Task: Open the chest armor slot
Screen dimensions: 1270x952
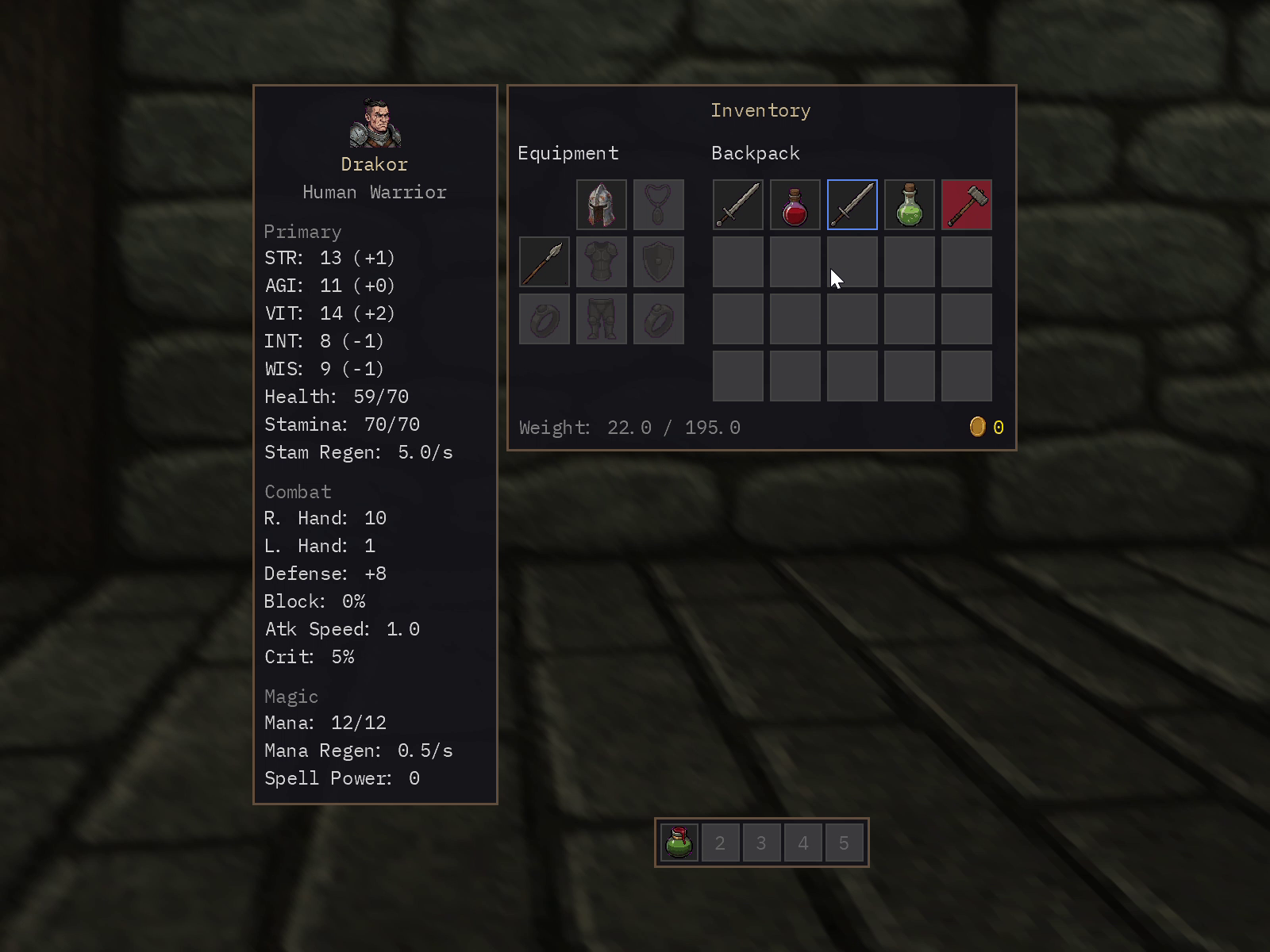Action: 601,261
